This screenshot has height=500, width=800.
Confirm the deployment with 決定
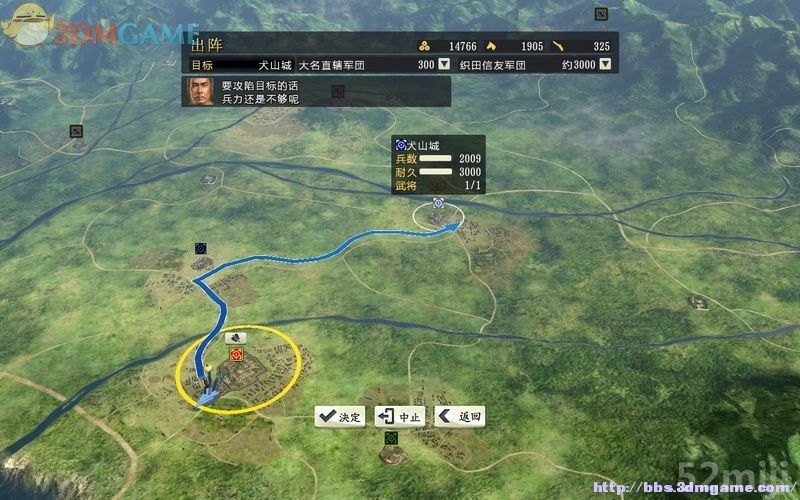click(x=340, y=417)
